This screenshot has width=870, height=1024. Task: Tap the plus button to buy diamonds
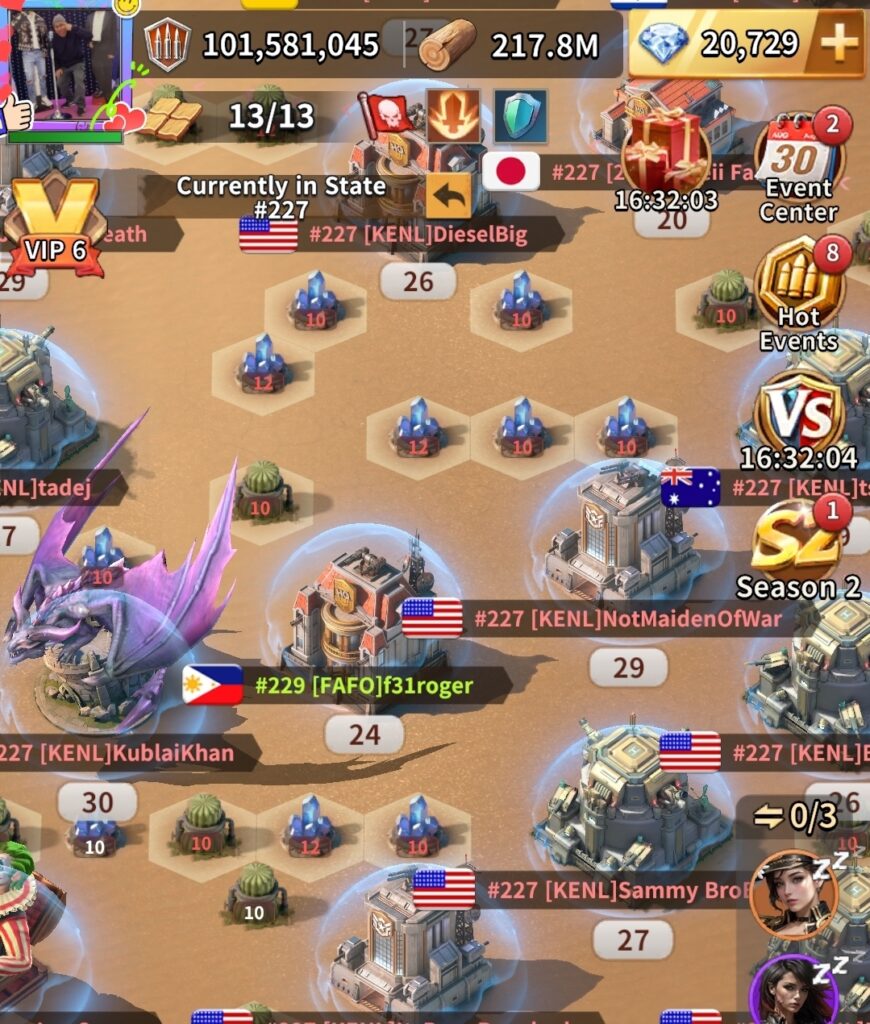click(x=839, y=43)
